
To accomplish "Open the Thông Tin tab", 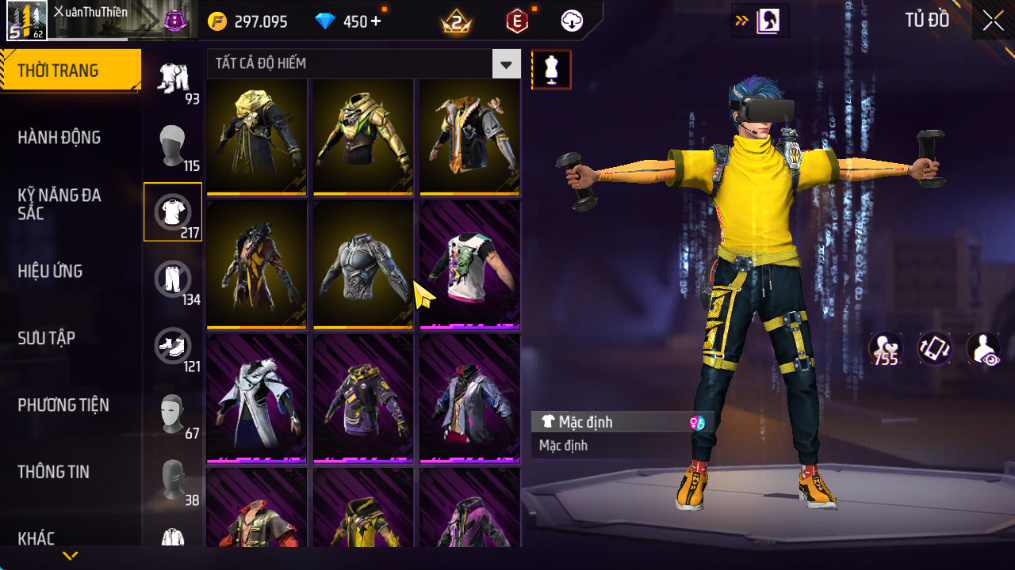I will click(54, 471).
